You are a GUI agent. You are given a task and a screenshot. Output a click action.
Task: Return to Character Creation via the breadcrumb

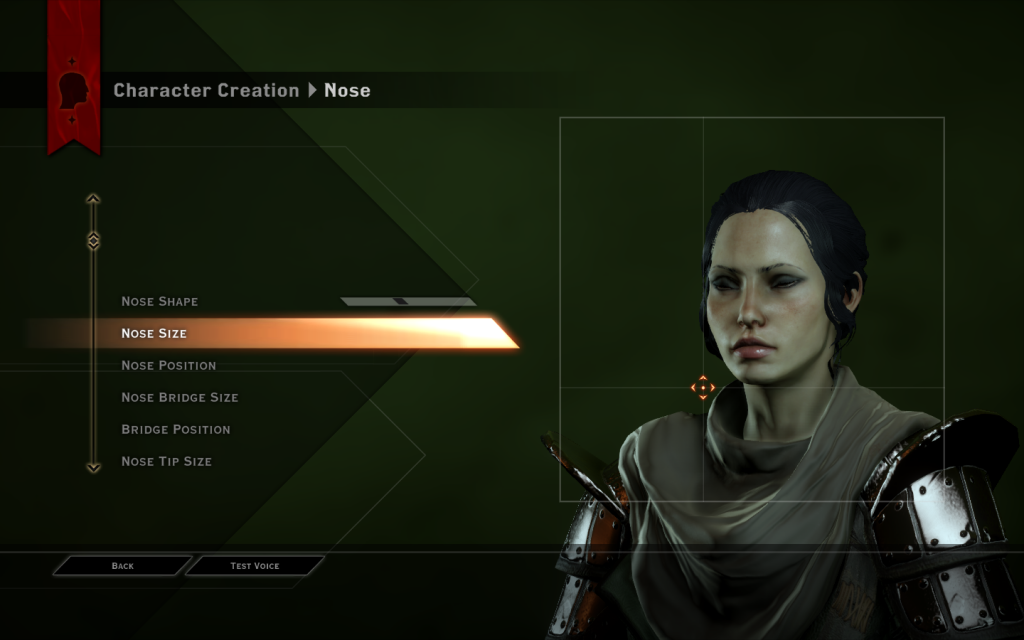pos(206,90)
